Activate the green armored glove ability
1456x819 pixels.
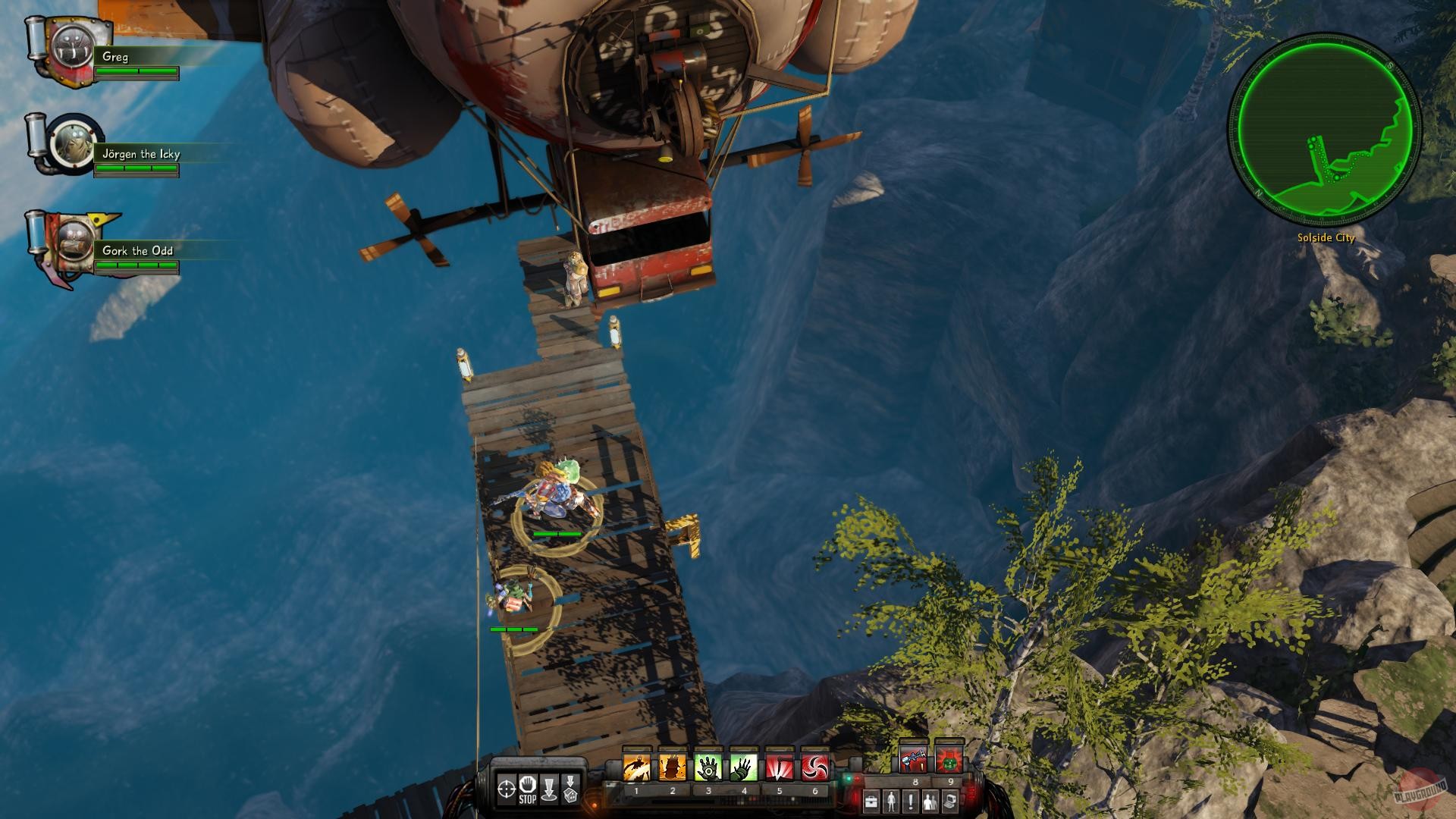point(744,767)
